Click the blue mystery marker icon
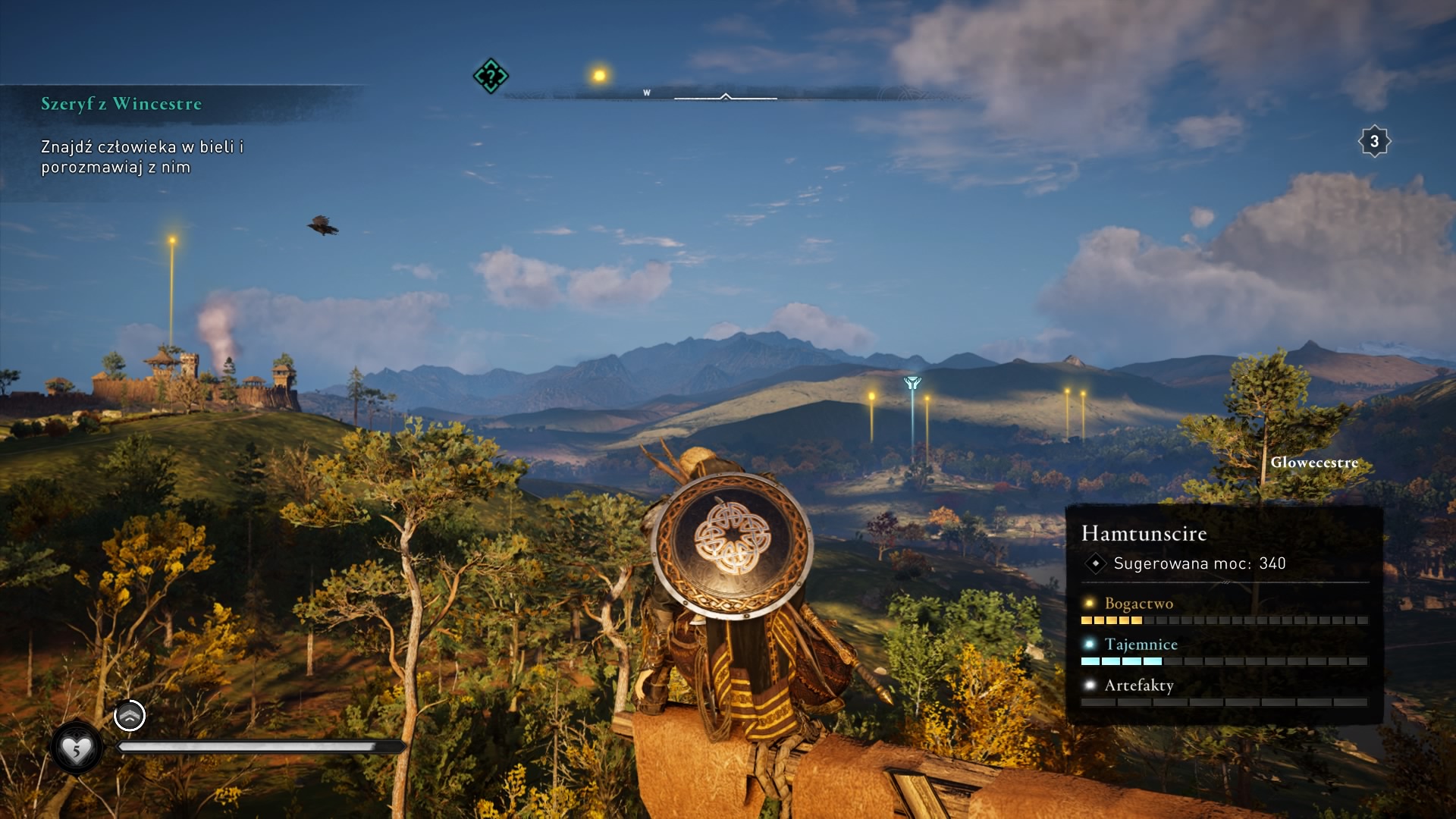This screenshot has height=819, width=1456. [x=912, y=384]
